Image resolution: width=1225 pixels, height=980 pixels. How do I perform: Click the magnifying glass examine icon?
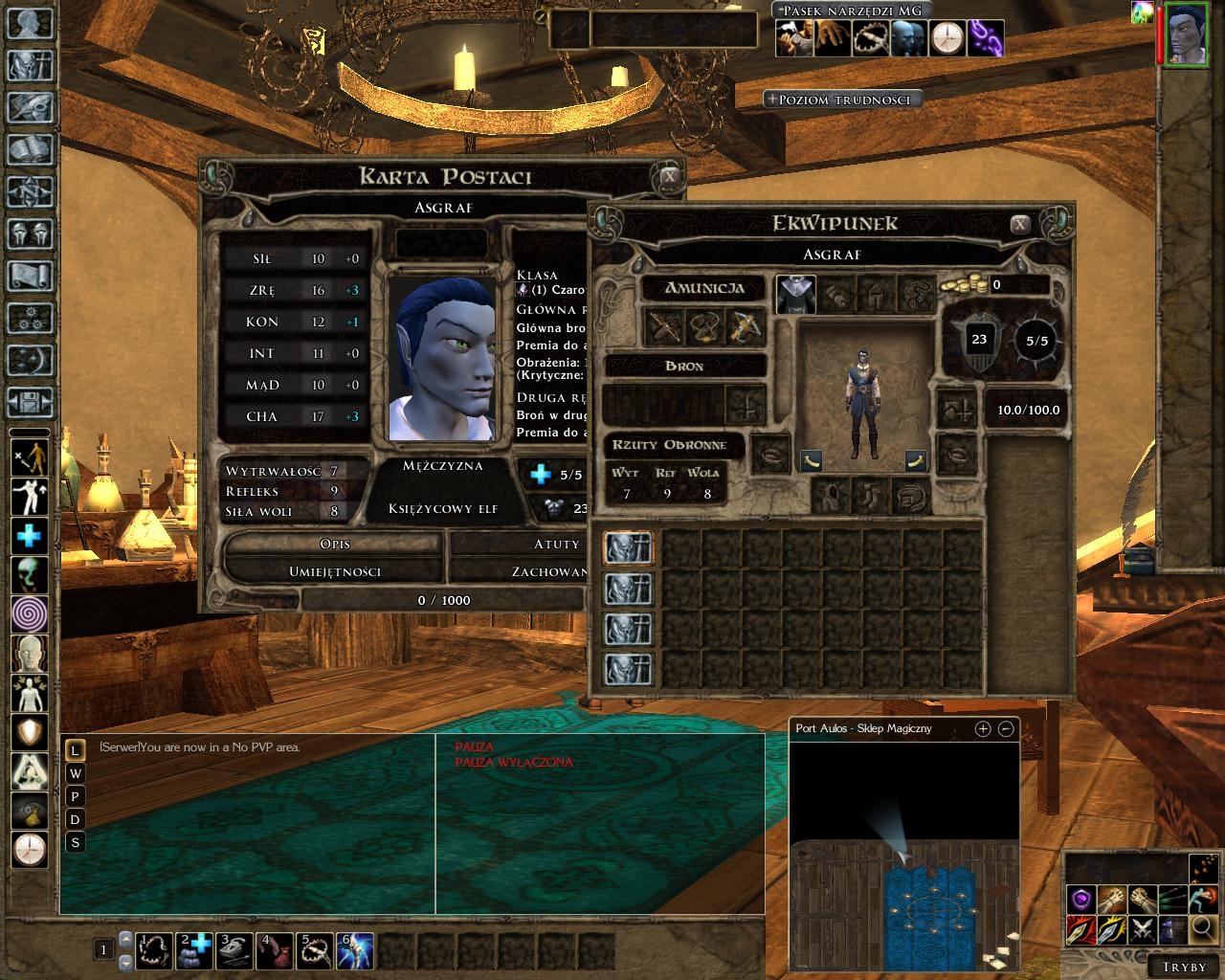coord(1203,927)
